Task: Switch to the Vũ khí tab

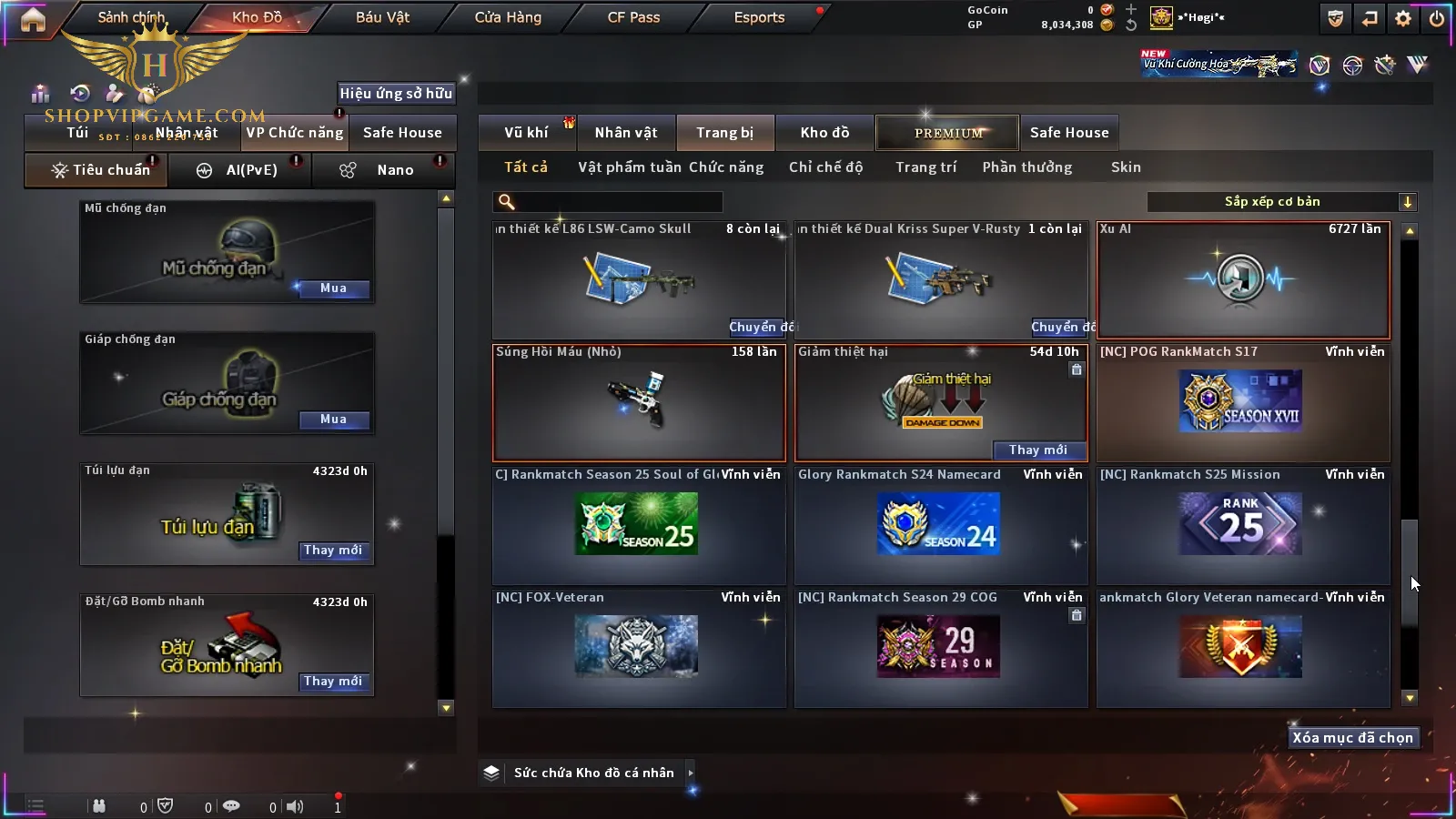Action: [526, 133]
